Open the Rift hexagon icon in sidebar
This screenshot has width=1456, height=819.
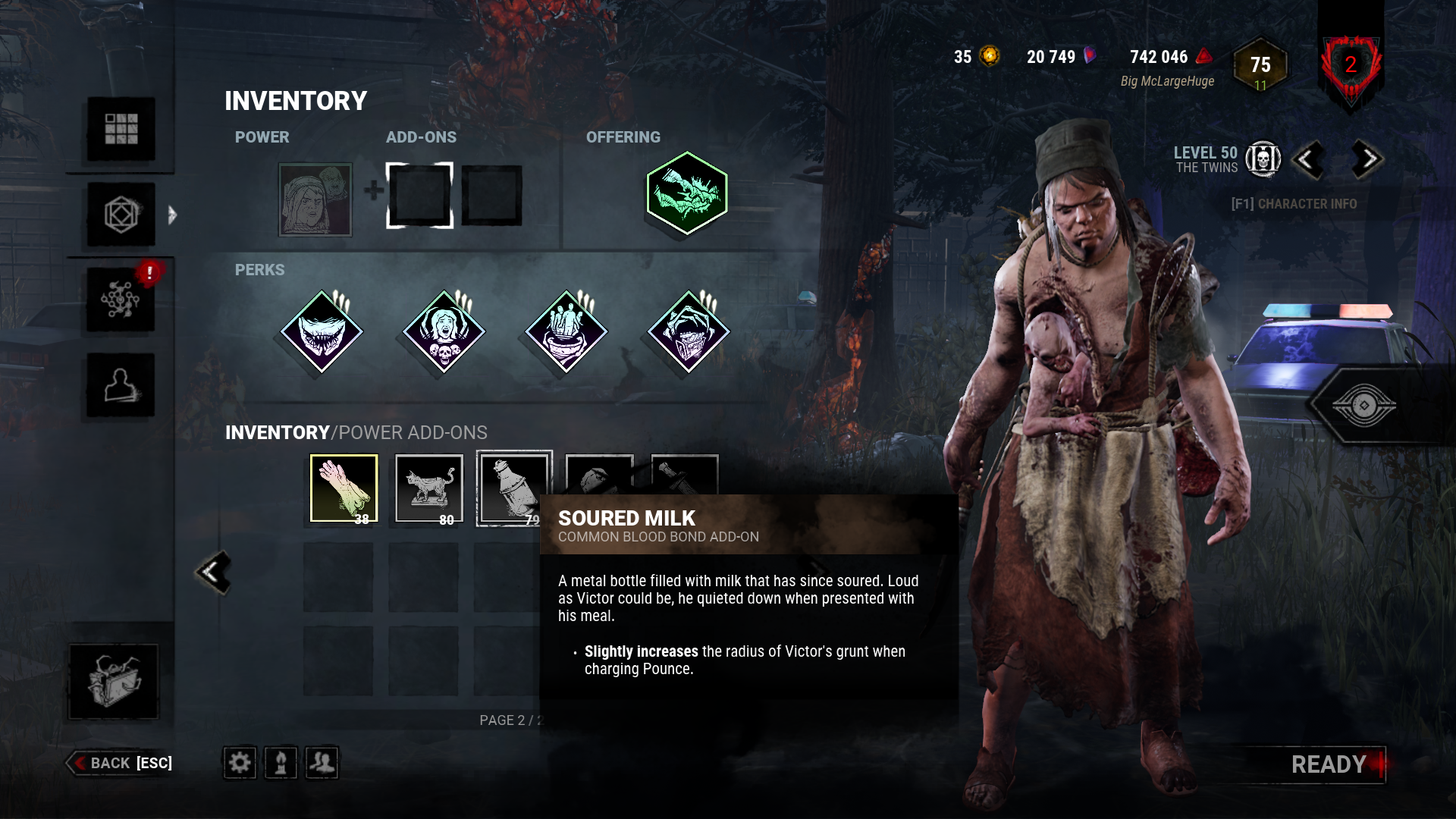coord(120,215)
